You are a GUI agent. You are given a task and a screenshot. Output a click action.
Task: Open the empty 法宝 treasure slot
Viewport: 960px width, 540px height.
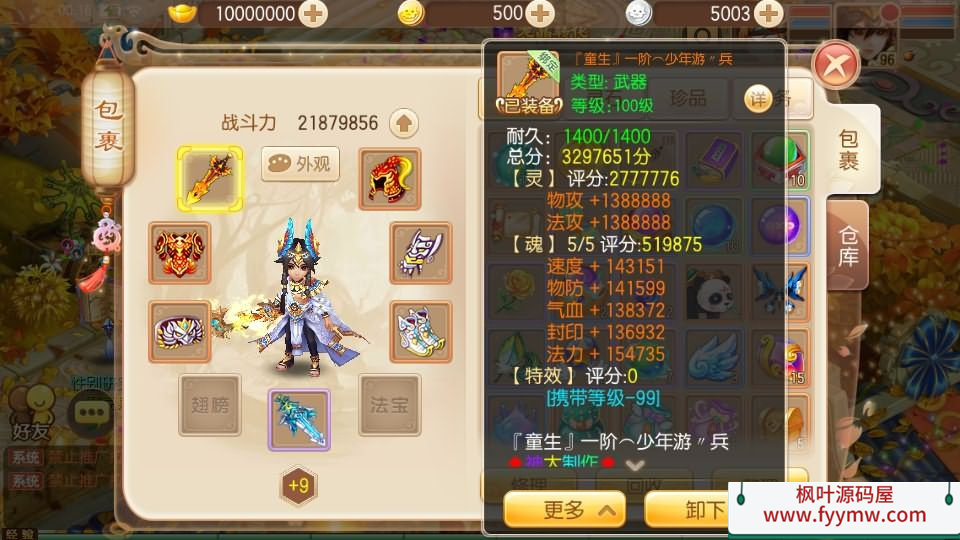[x=390, y=405]
